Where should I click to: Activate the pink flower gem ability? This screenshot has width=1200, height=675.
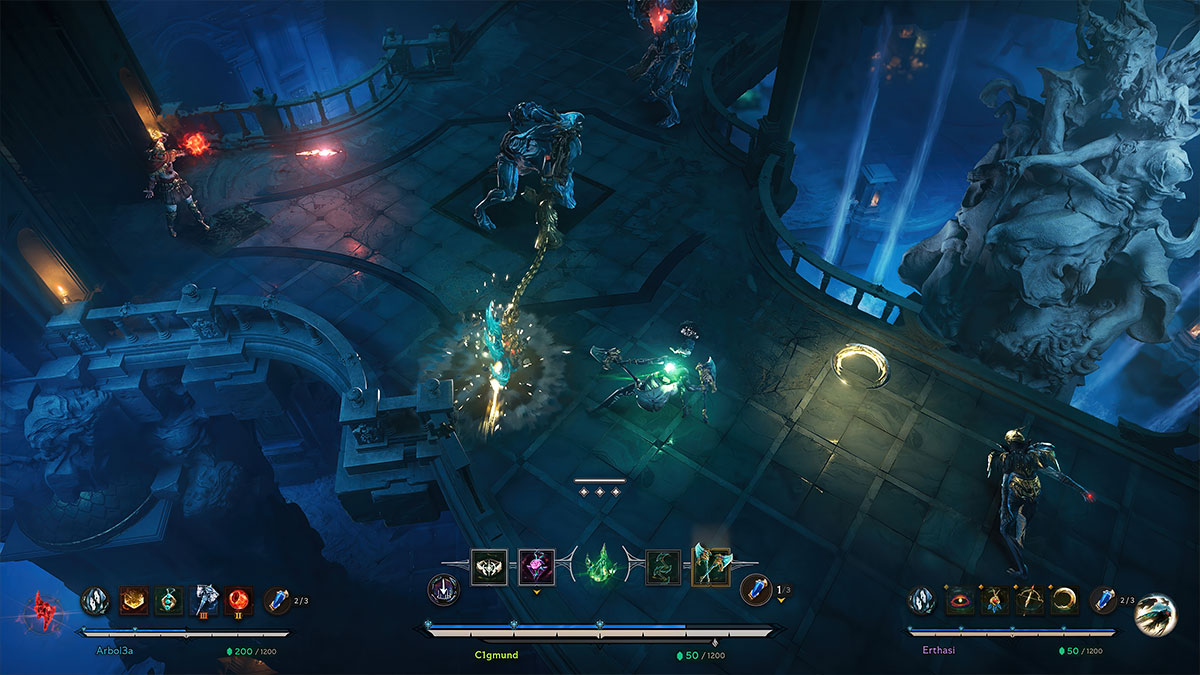[x=537, y=567]
